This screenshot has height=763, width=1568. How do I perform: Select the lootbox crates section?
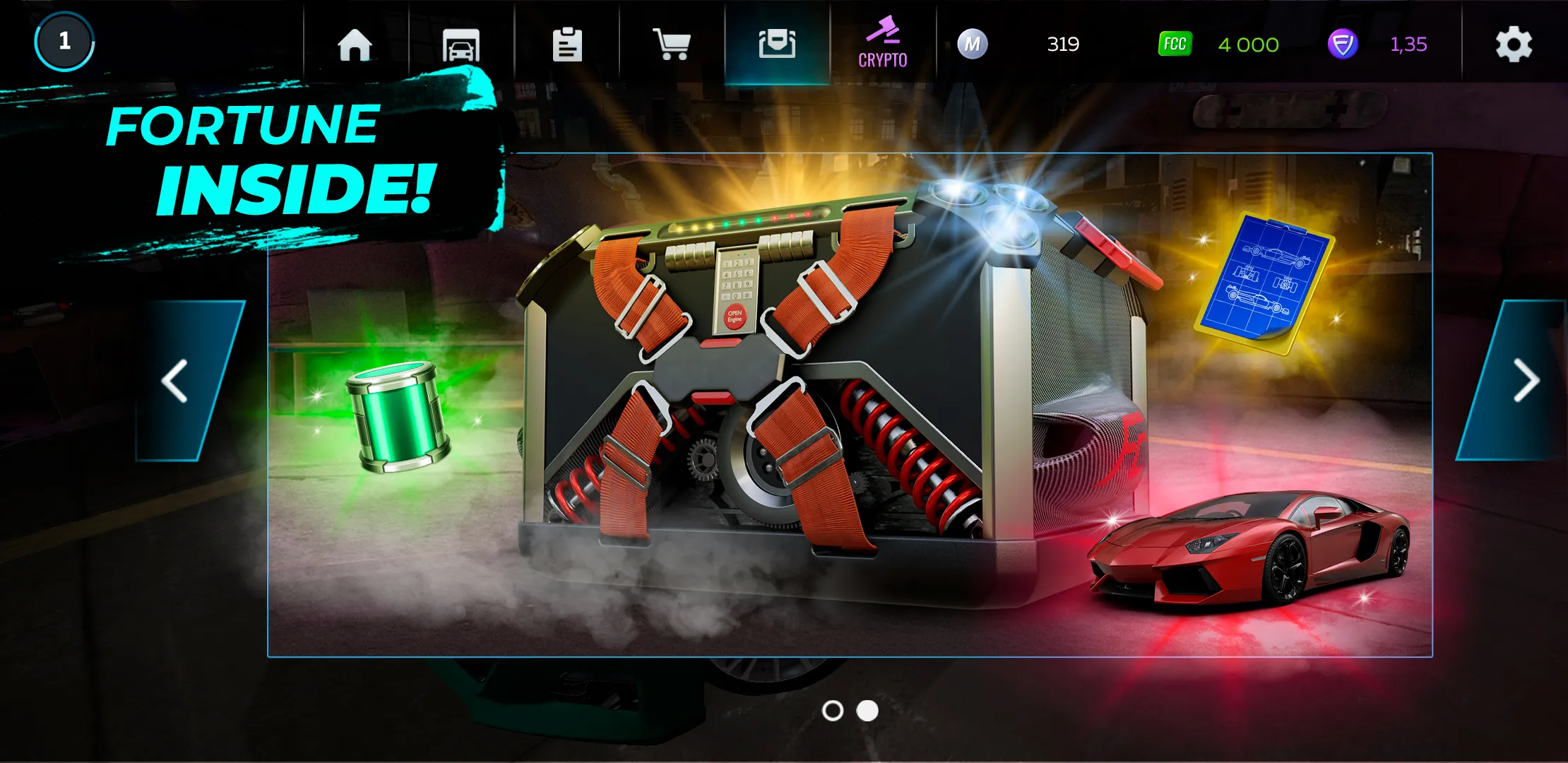pos(777,45)
